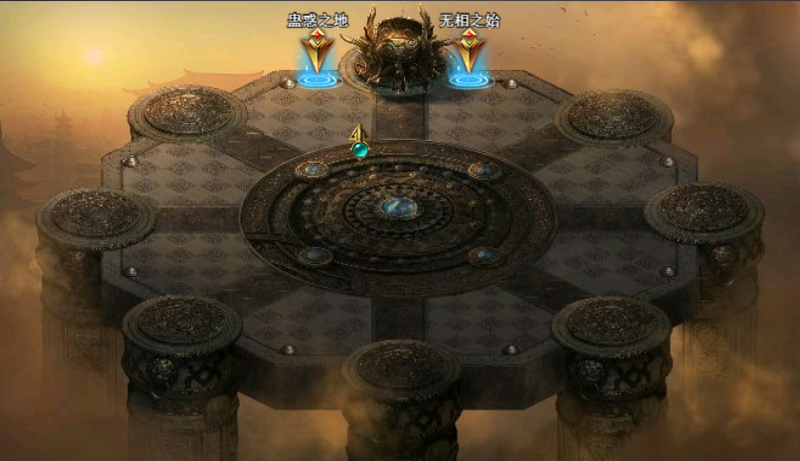Choose the 无相之始 portal marker

coord(468,55)
